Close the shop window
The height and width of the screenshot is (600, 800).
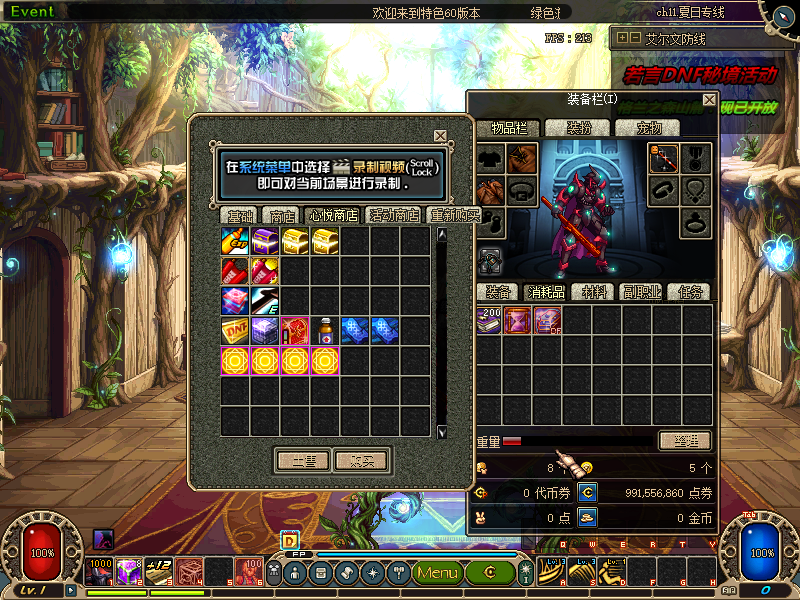coord(440,136)
